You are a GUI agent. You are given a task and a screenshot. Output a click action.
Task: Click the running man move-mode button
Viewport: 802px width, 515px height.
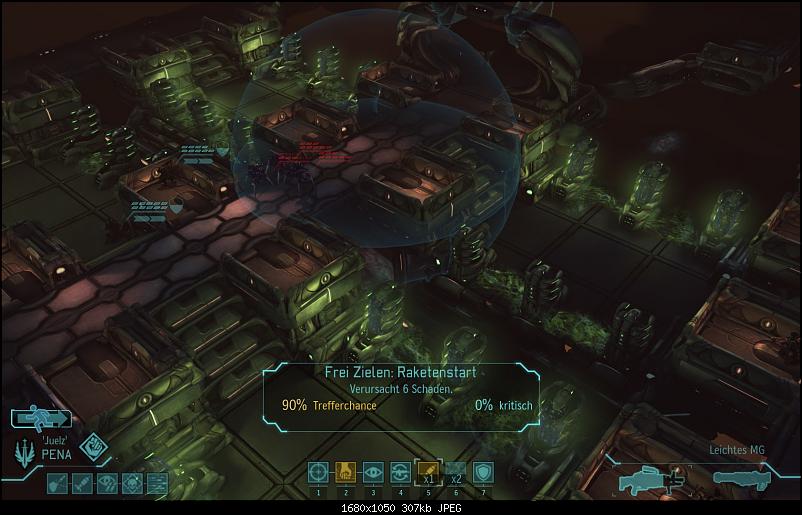point(40,420)
